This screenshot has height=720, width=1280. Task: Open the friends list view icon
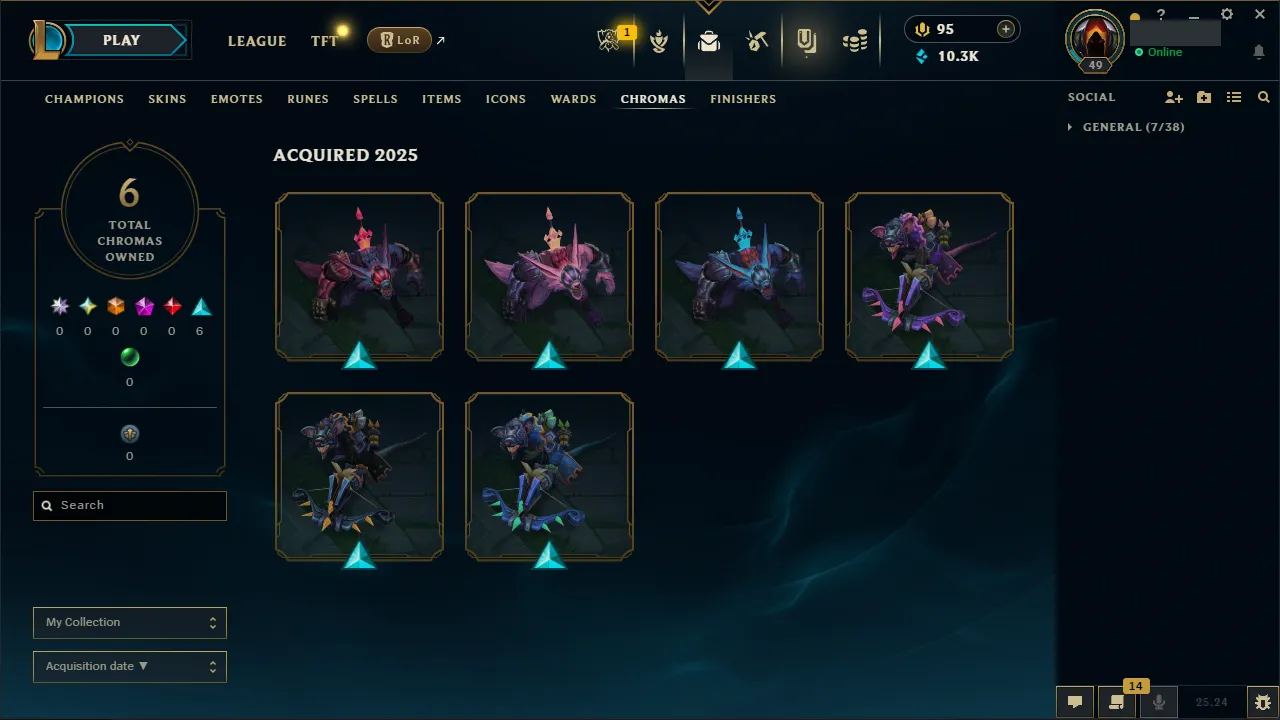tap(1233, 97)
